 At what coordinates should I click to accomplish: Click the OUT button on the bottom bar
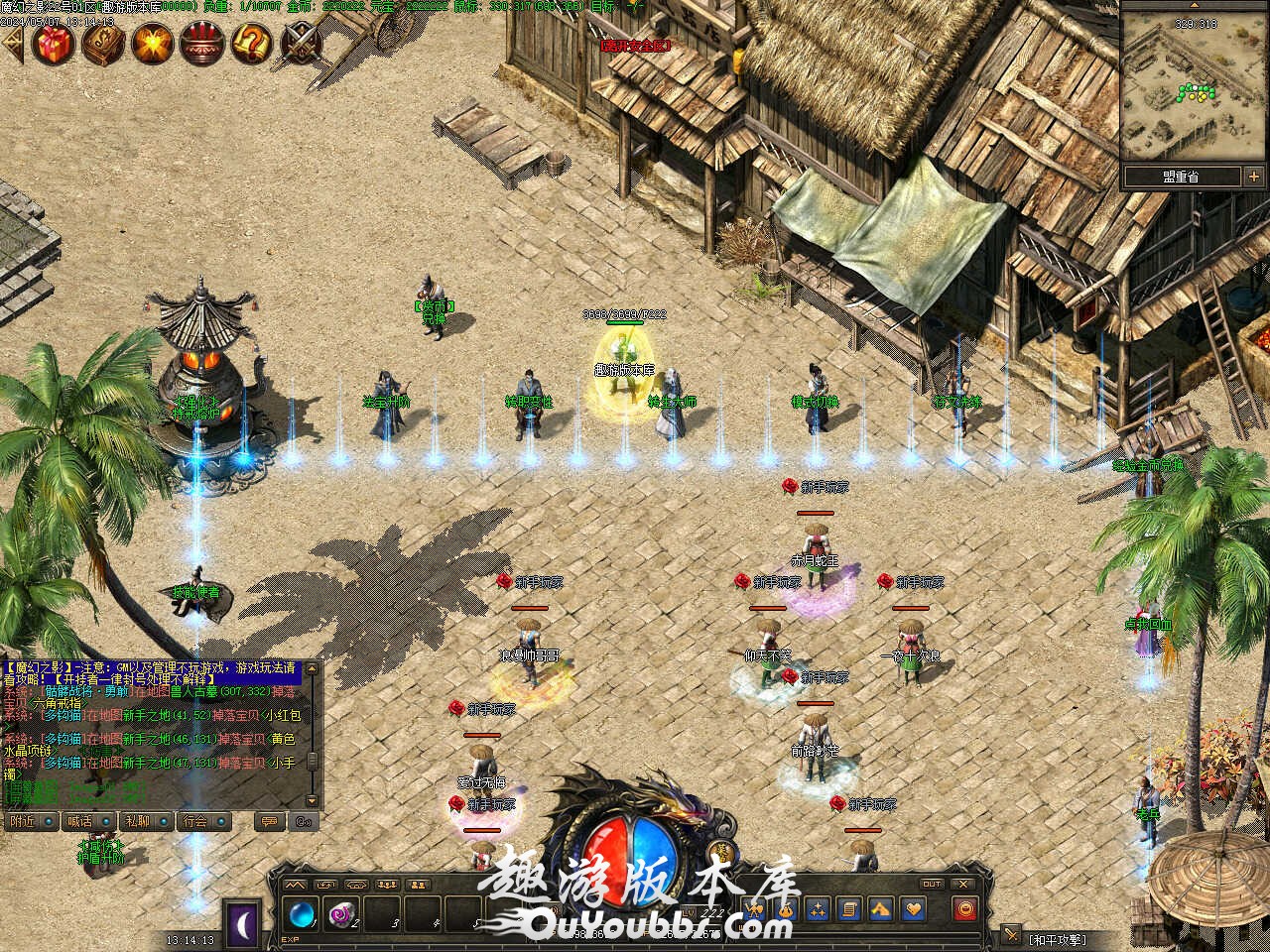pos(932,884)
